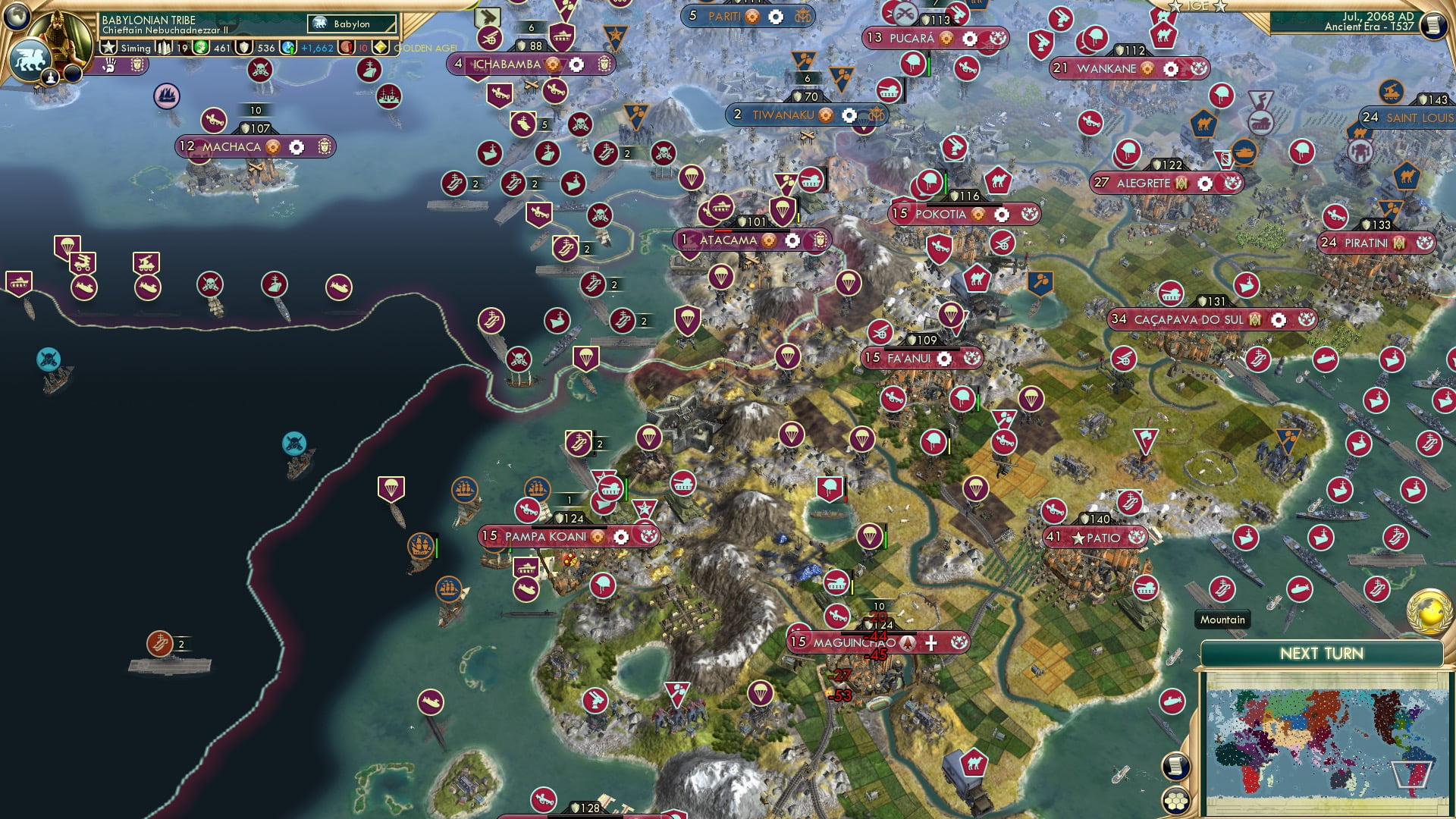Click the shield icon showing 536

click(244, 48)
